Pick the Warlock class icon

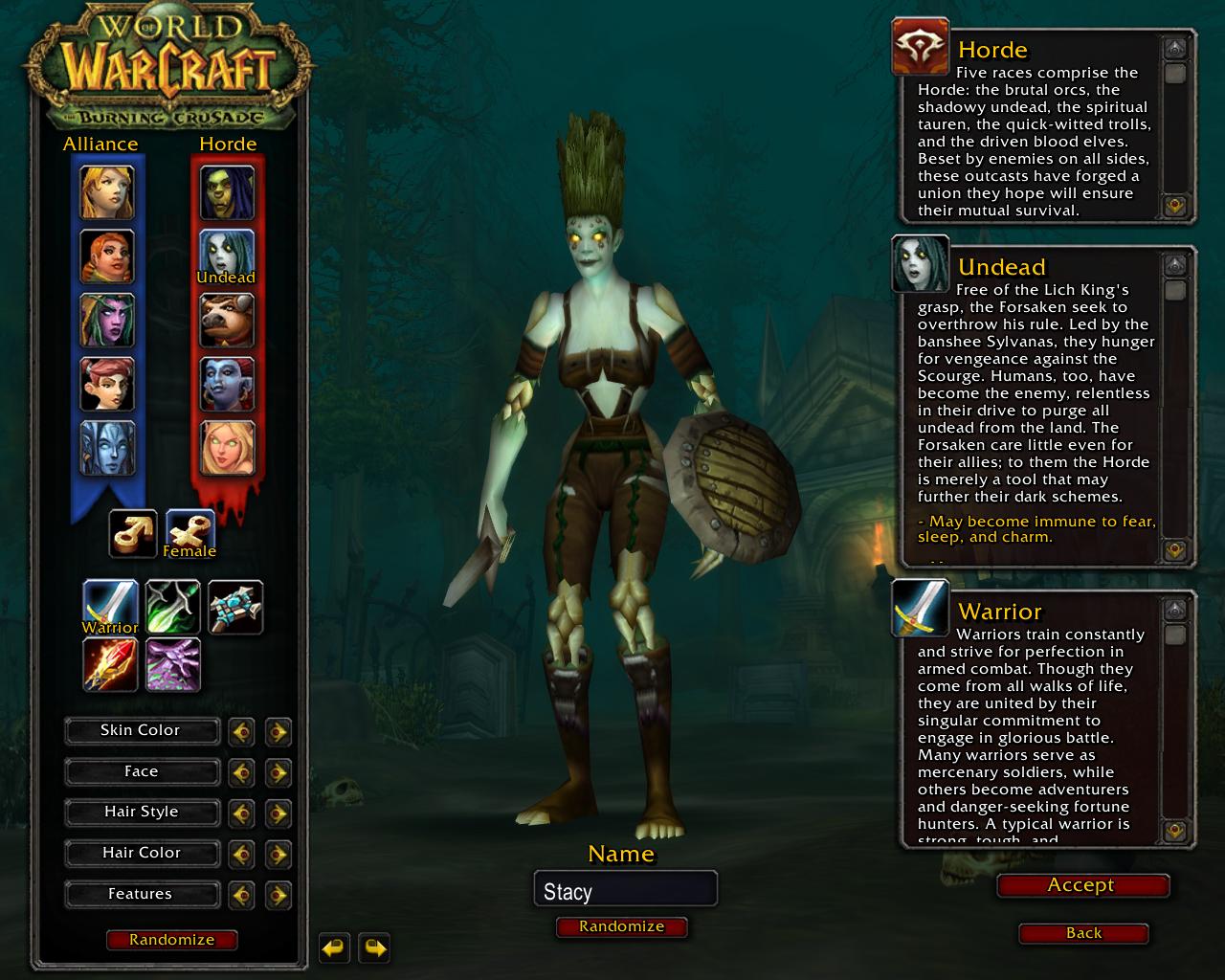click(173, 664)
